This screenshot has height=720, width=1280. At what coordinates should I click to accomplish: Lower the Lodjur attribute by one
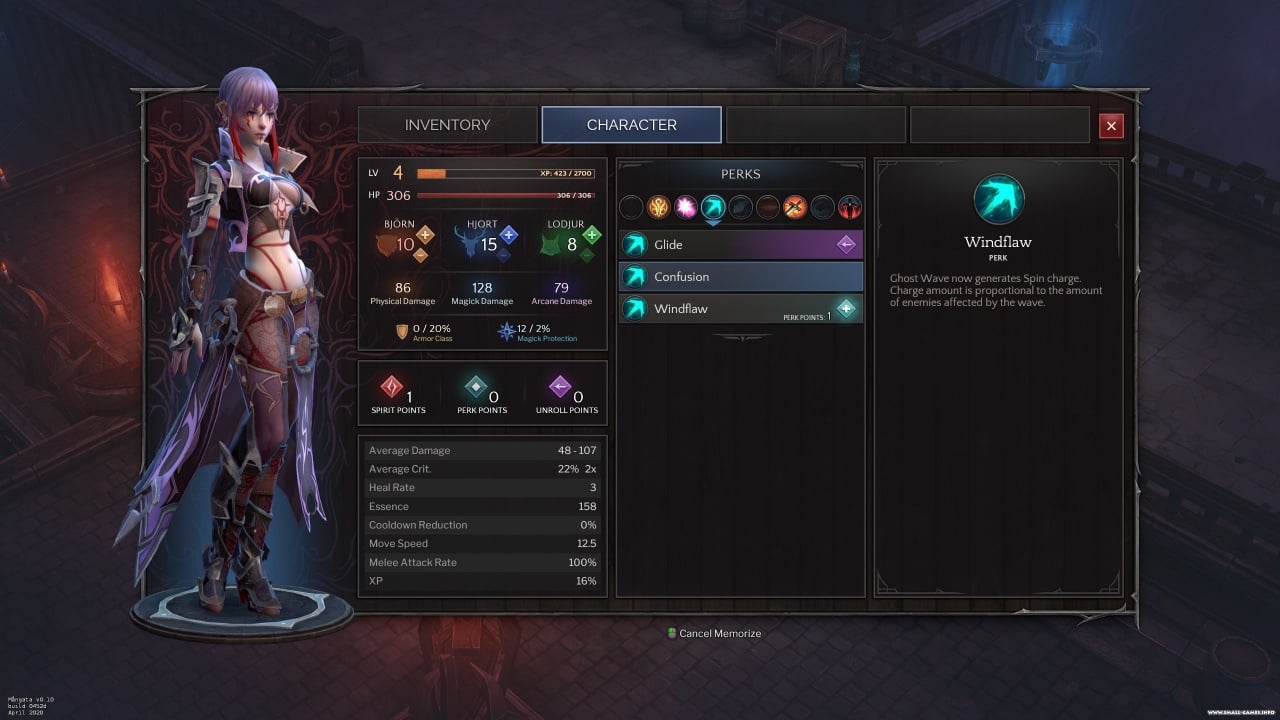587,255
